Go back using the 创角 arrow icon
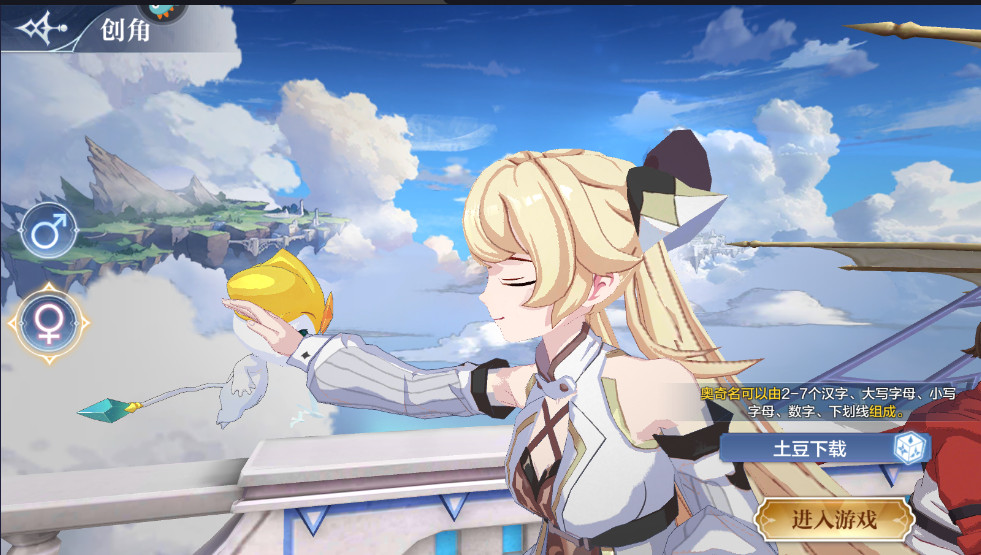The width and height of the screenshot is (981, 555). pyautogui.click(x=43, y=28)
